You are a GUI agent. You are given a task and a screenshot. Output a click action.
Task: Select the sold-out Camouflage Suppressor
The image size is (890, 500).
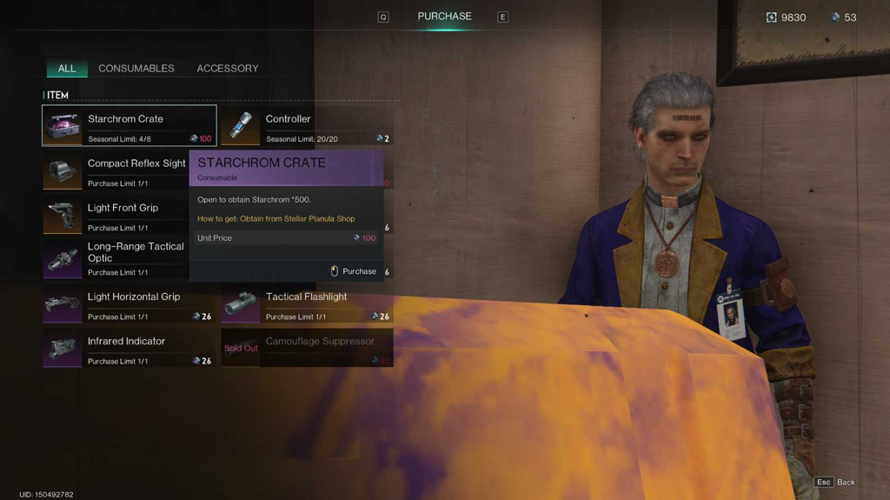pos(307,349)
